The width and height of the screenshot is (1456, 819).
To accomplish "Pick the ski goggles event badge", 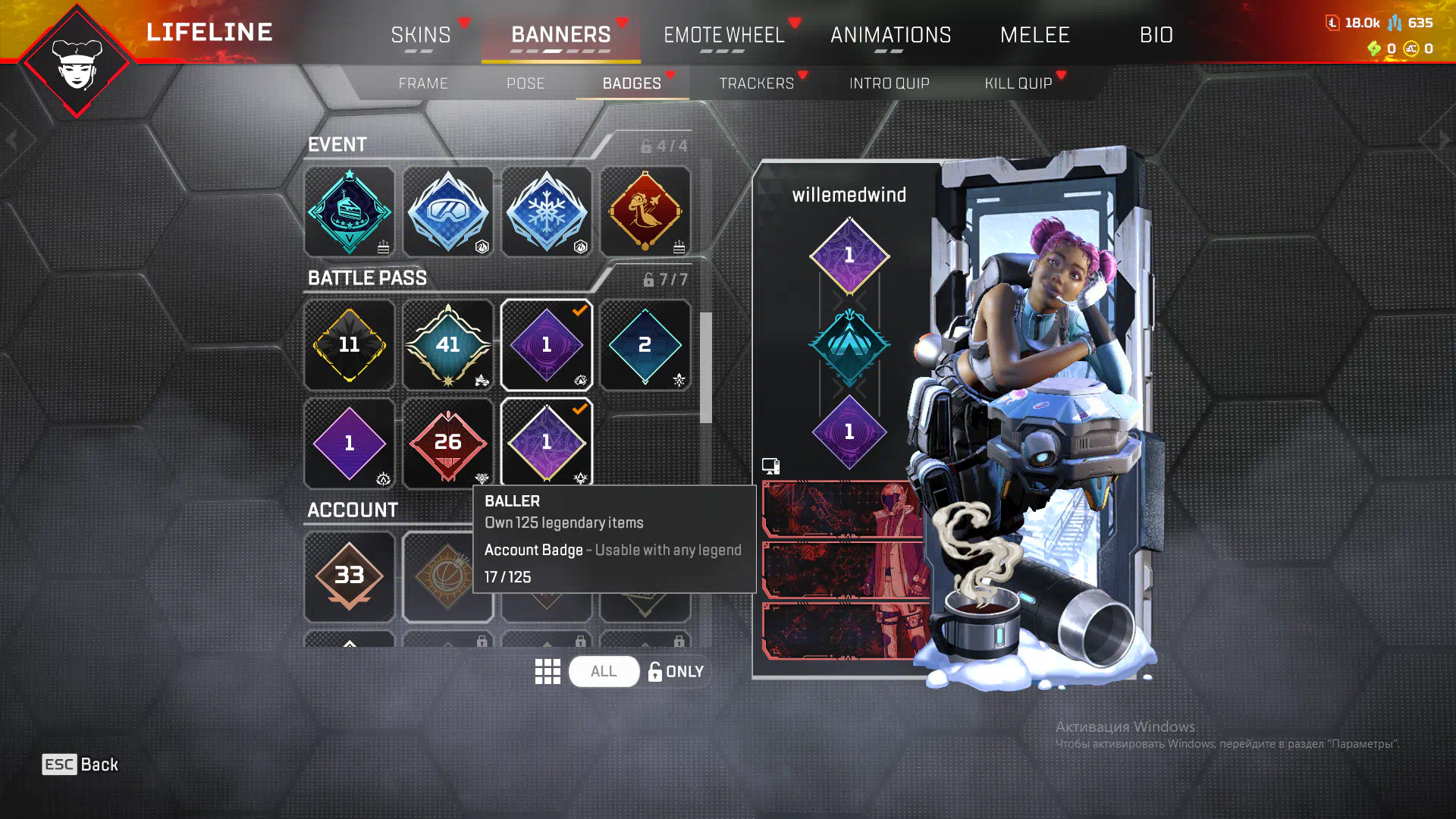I will (448, 212).
